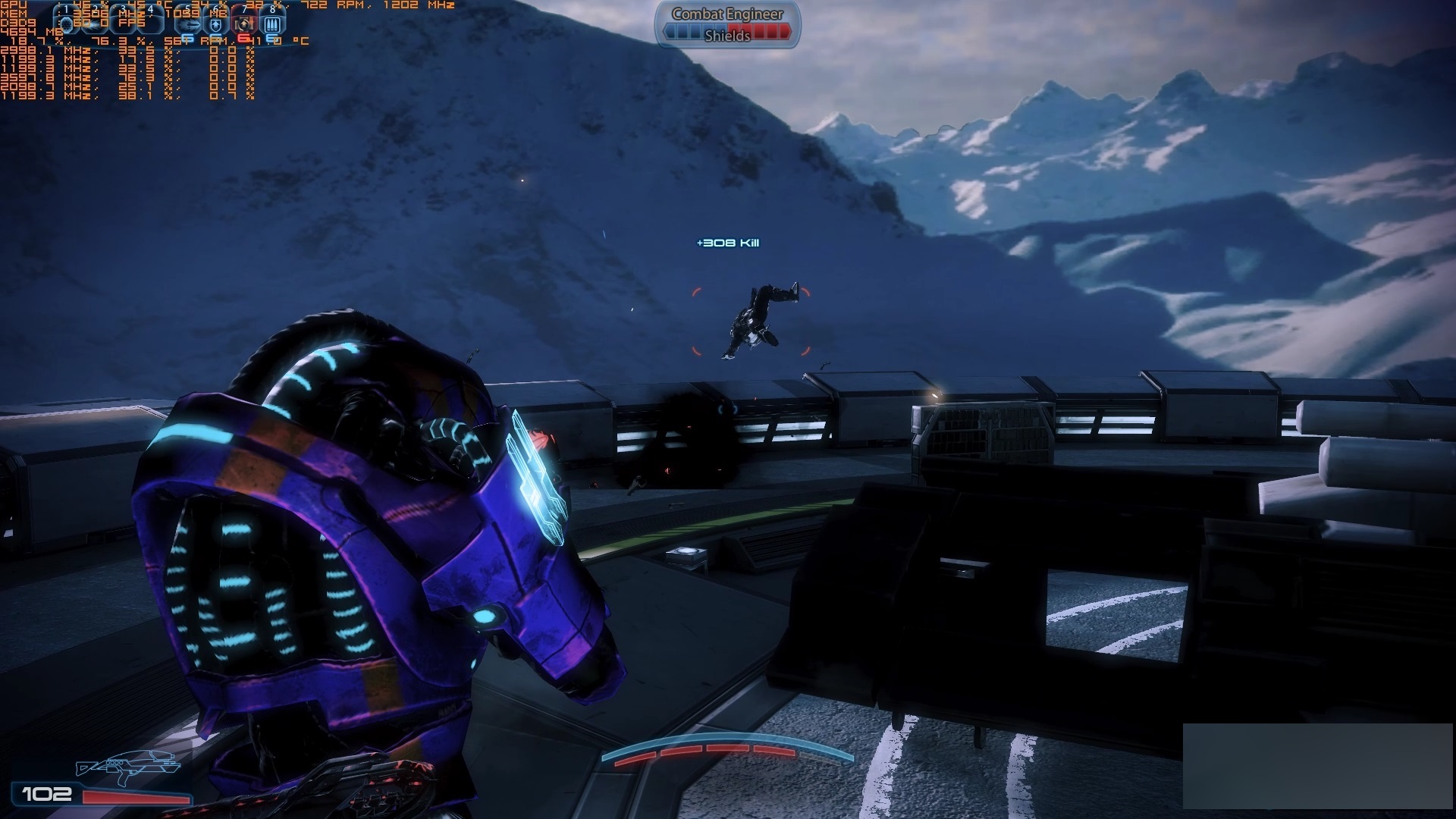Fire the Cobra missile launcher in slot 5
Image resolution: width=1456 pixels, height=819 pixels.
[187, 24]
